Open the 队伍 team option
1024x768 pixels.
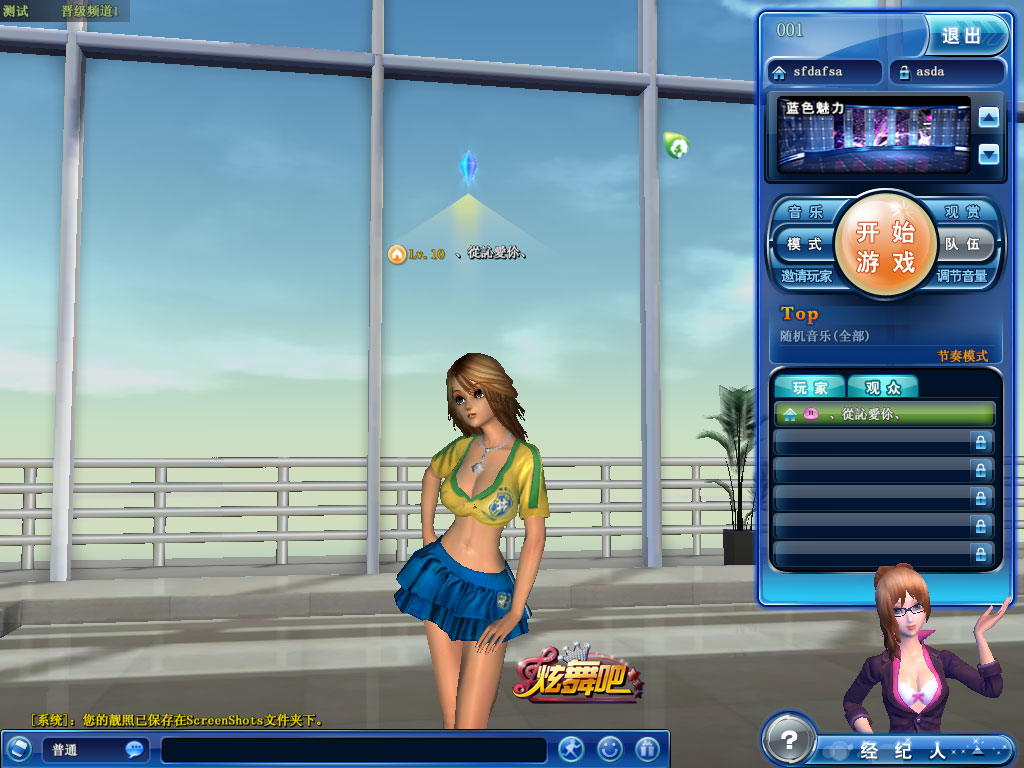tap(962, 244)
